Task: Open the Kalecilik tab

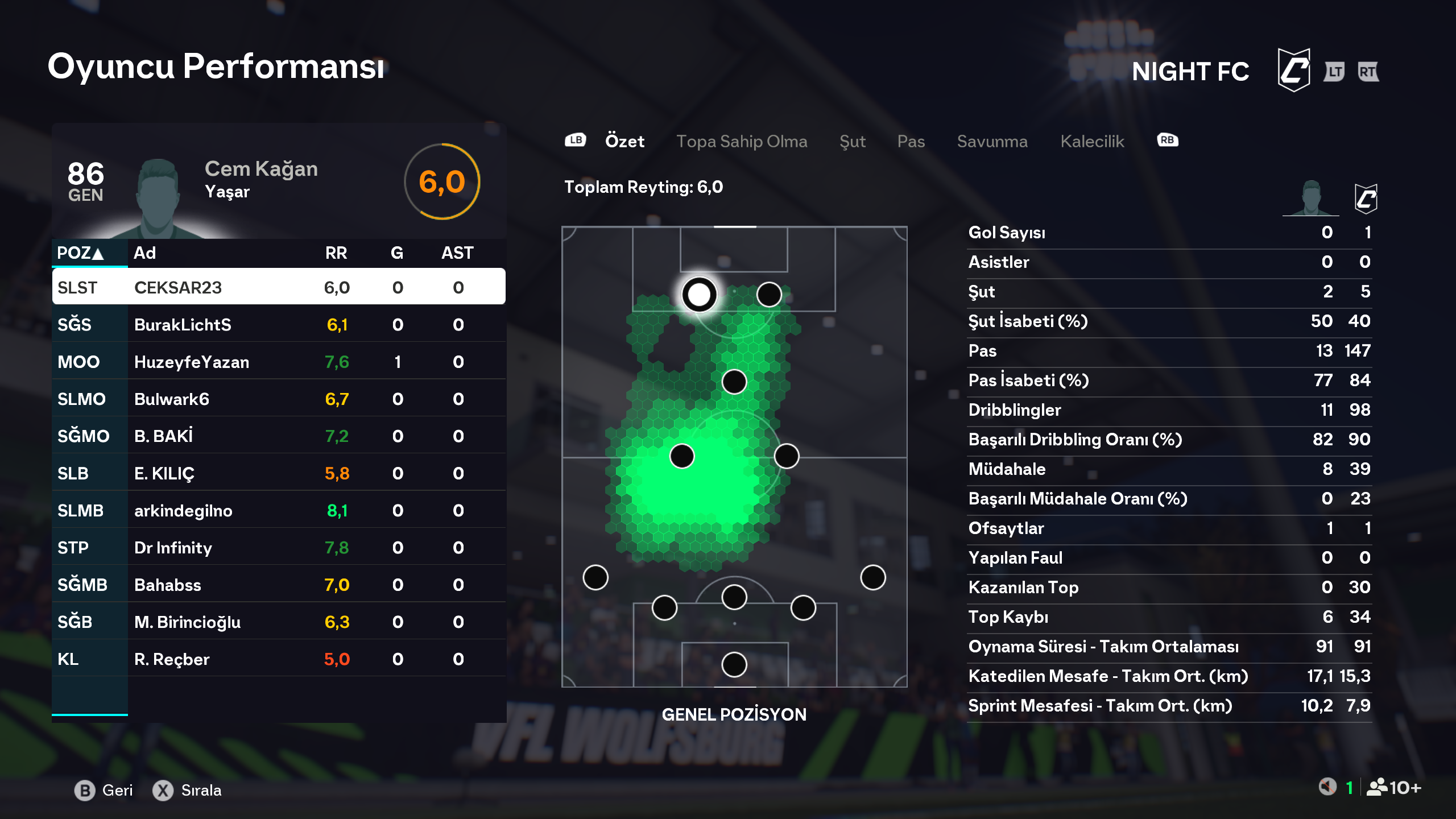Action: [x=1092, y=142]
